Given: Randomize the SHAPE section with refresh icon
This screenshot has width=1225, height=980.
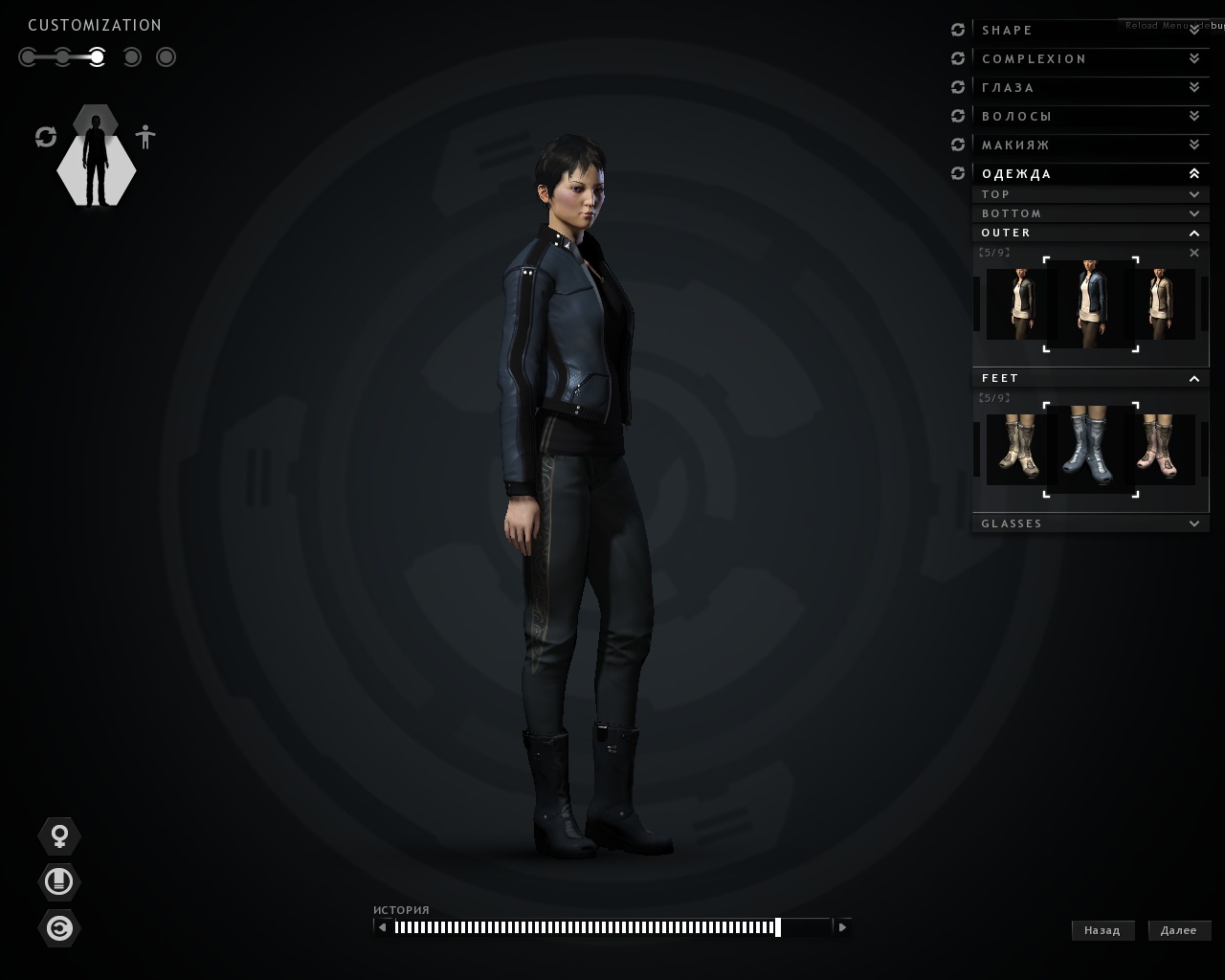Looking at the screenshot, I should pyautogui.click(x=958, y=31).
